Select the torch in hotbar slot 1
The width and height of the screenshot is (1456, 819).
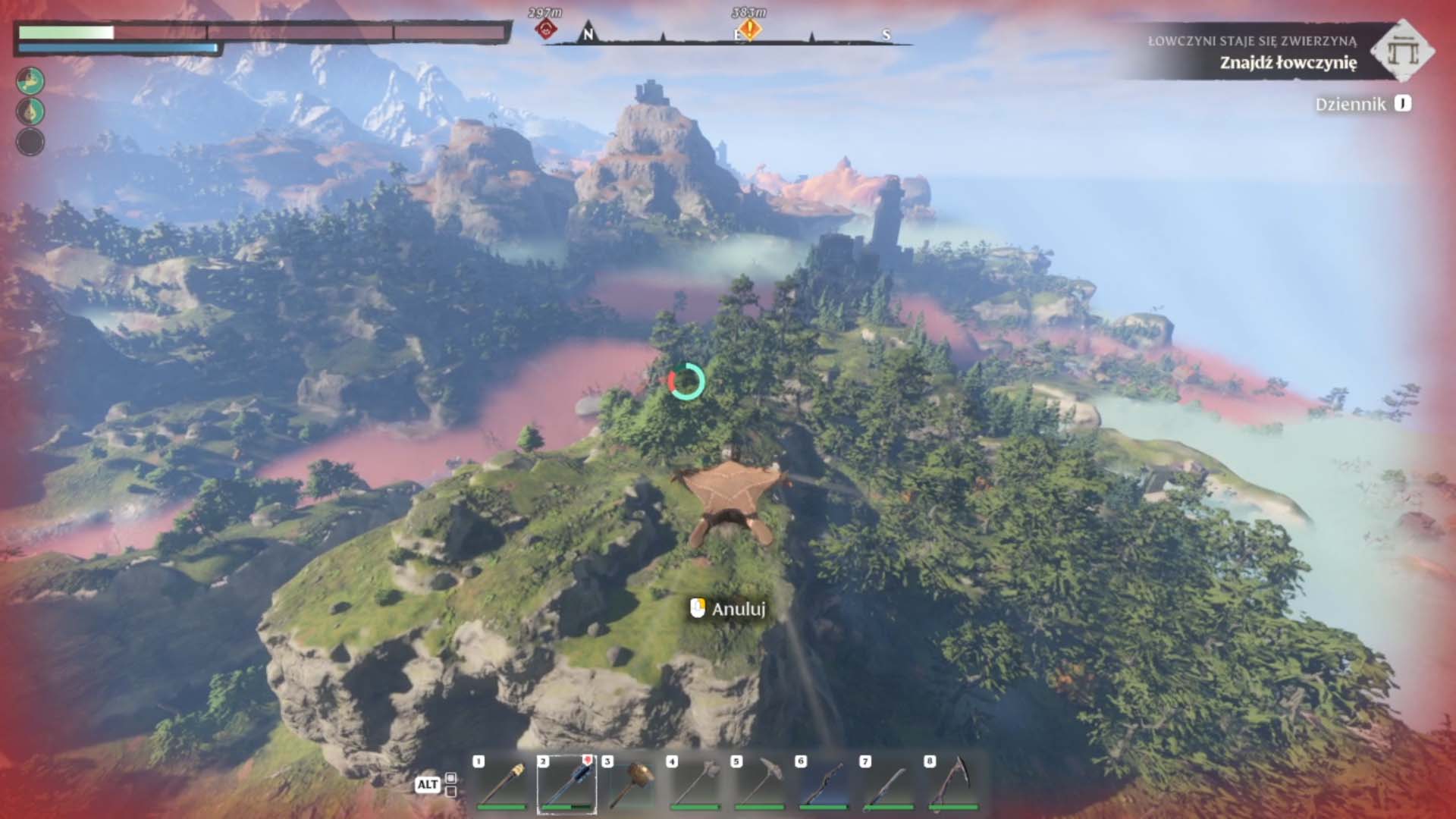501,784
